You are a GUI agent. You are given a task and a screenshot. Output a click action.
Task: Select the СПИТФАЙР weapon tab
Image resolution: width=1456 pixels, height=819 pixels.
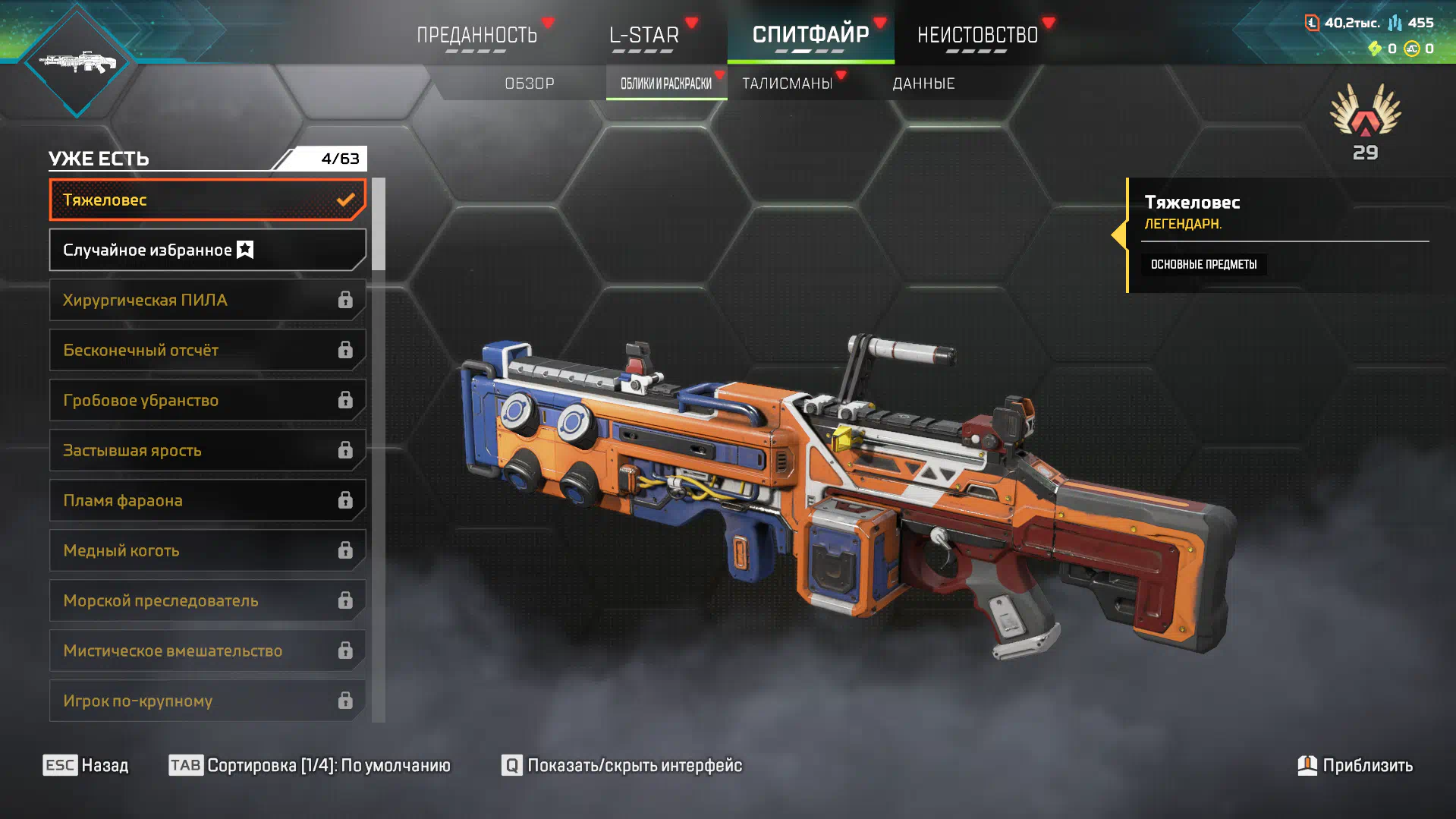(x=810, y=35)
